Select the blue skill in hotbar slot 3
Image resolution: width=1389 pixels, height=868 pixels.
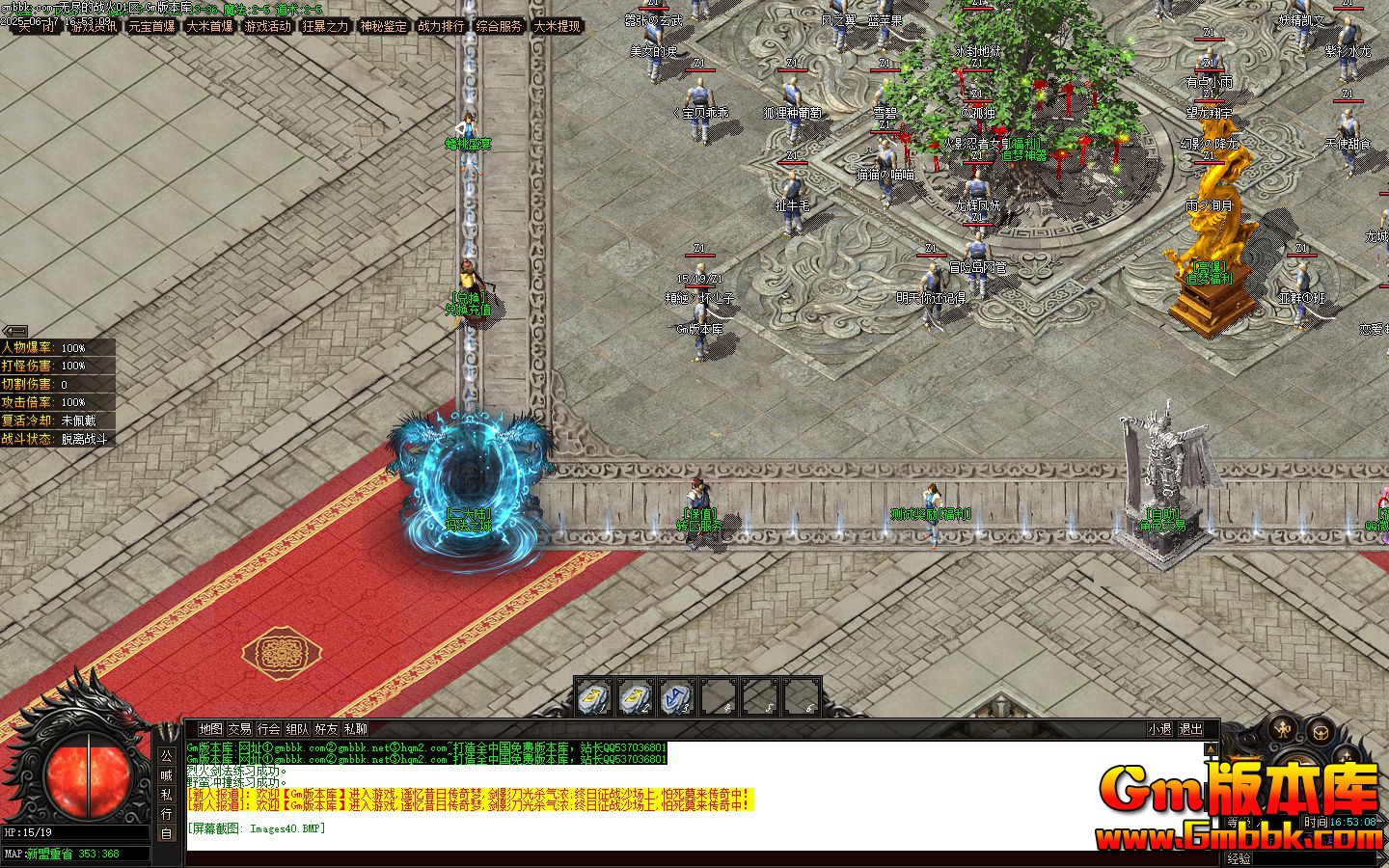click(678, 696)
